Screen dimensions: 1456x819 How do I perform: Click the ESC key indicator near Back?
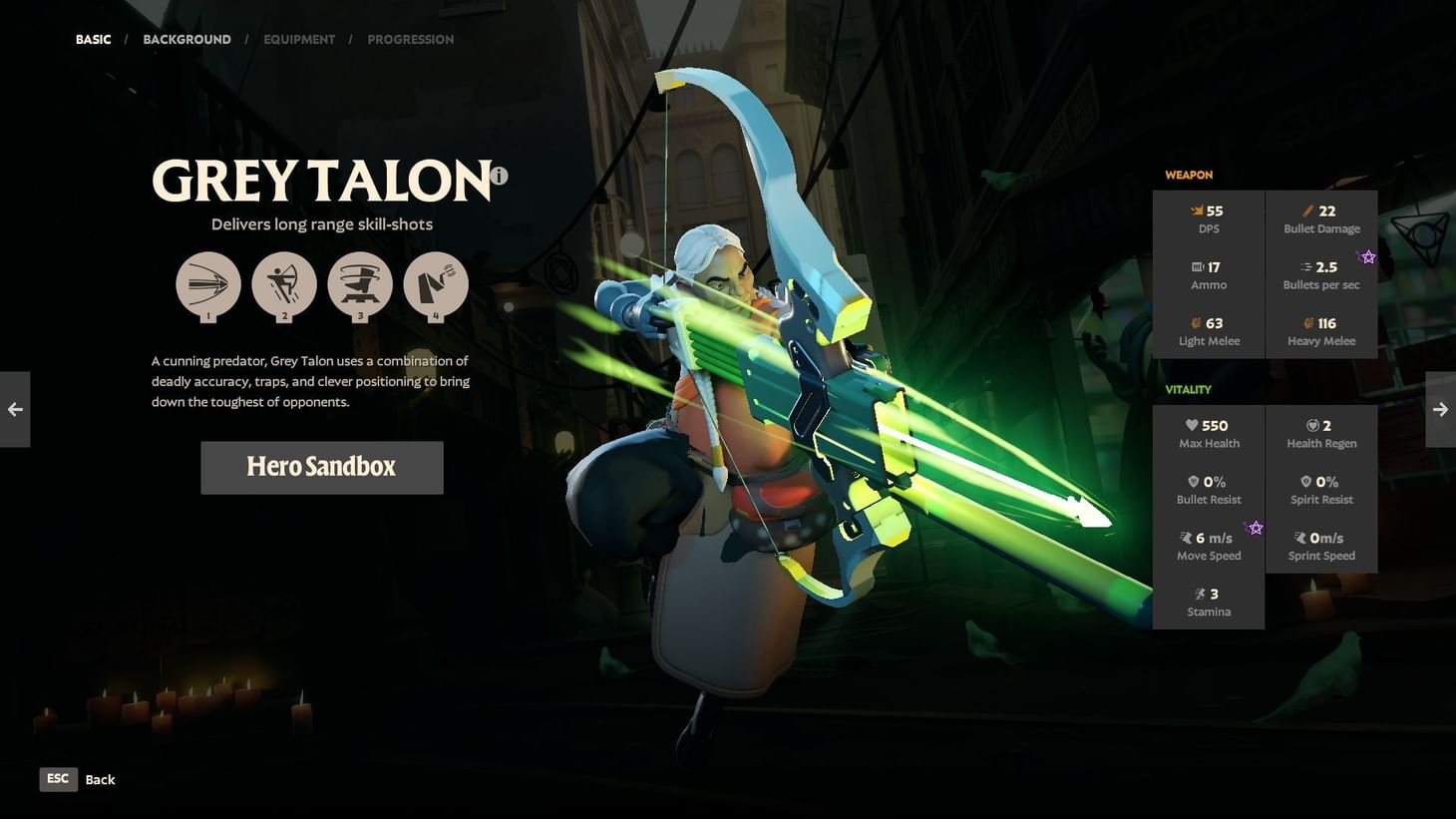tap(58, 779)
